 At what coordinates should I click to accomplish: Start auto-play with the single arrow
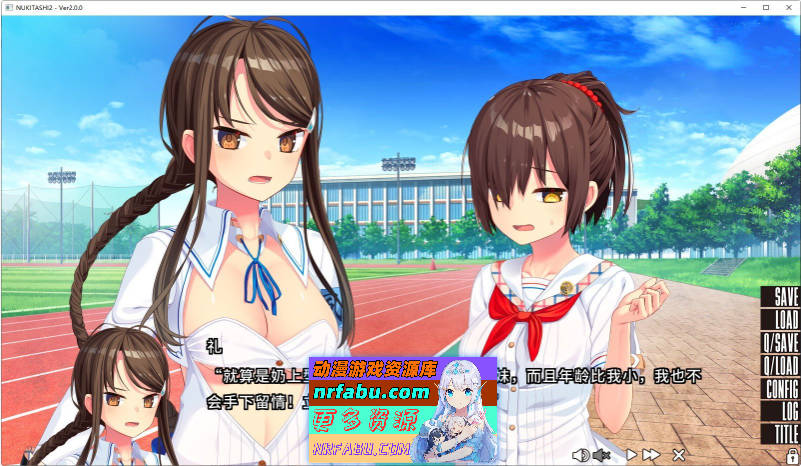tap(631, 455)
